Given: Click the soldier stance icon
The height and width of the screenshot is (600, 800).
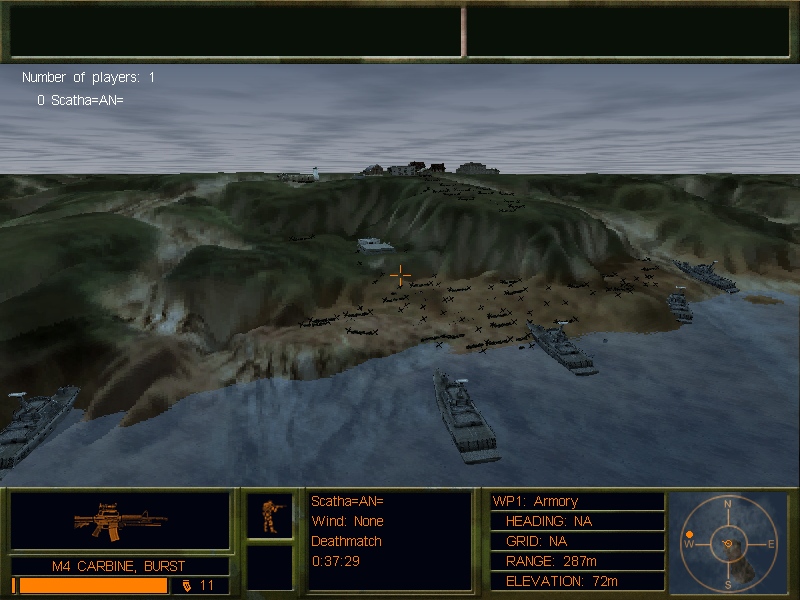Looking at the screenshot, I should tap(270, 515).
